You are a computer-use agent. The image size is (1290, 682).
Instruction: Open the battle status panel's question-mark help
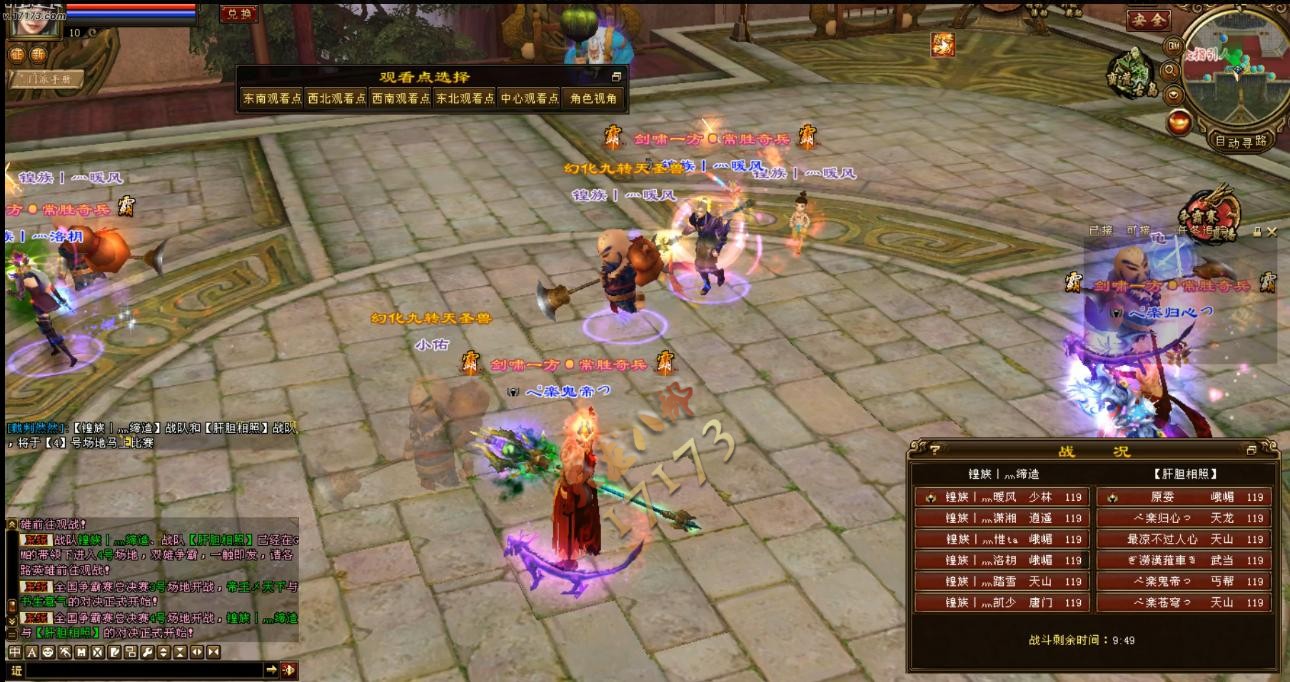[x=921, y=450]
